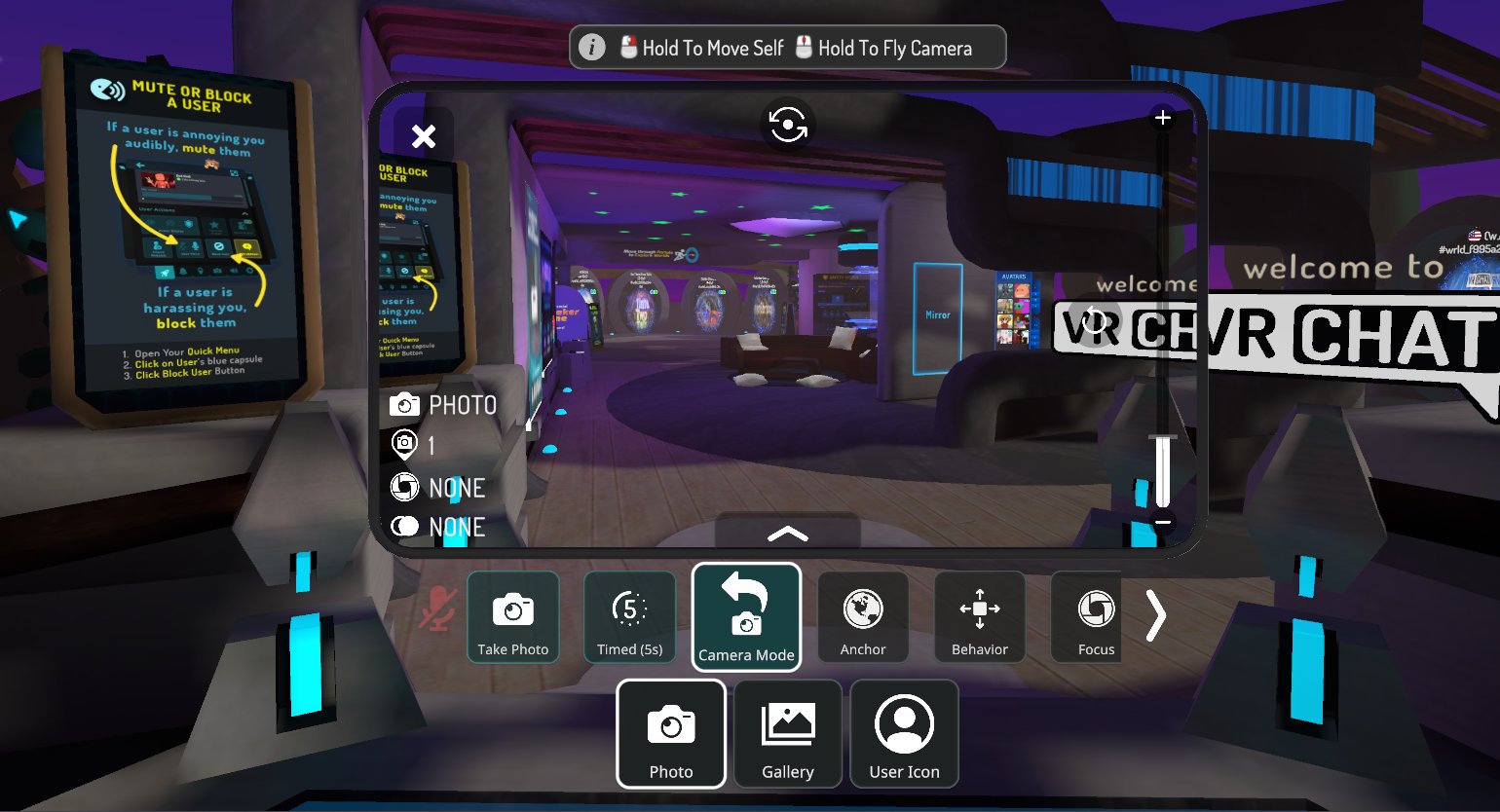Switch to the User Icon tab
This screenshot has width=1500, height=812.
coord(904,733)
